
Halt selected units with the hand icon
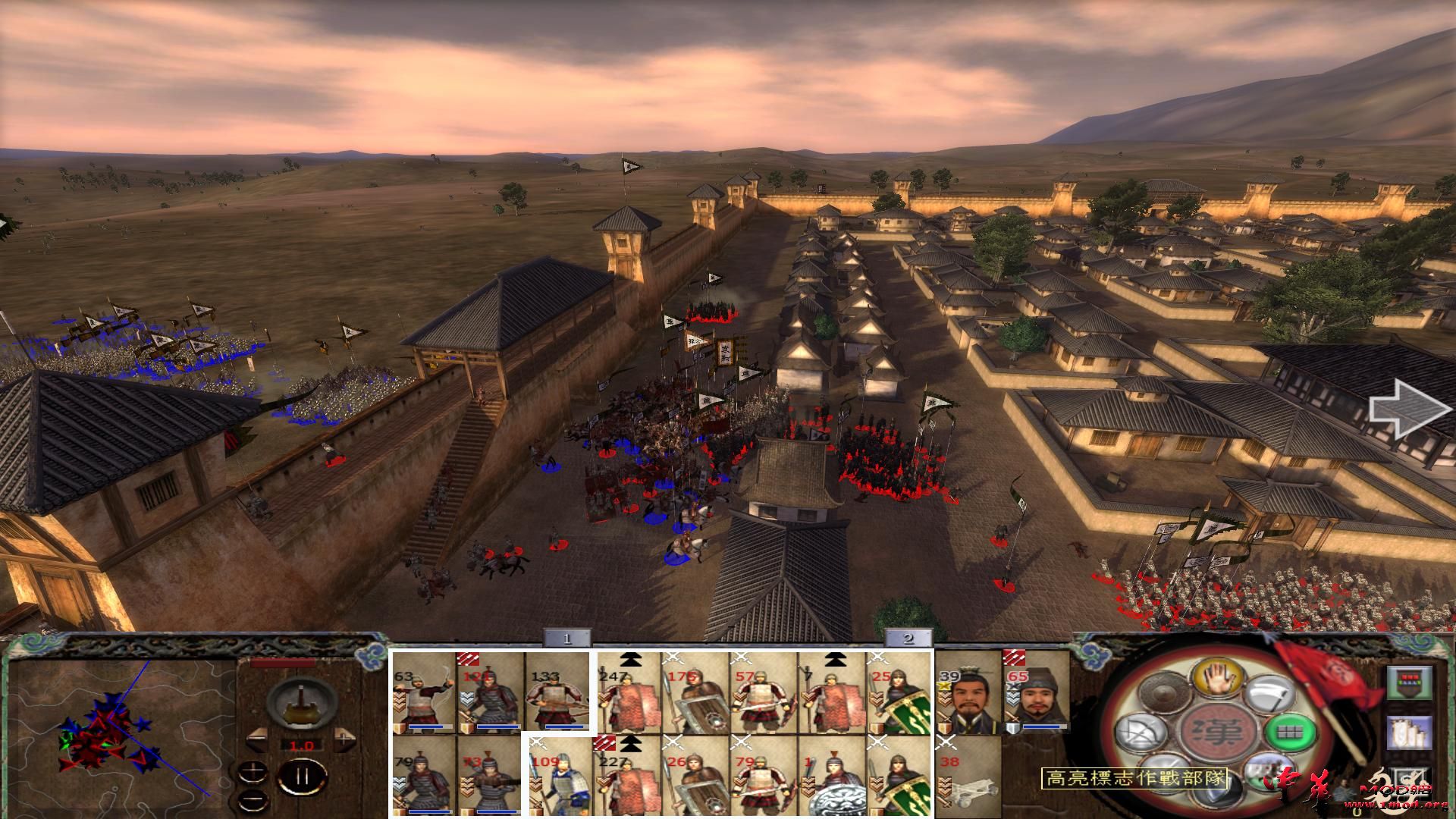coord(1219,679)
